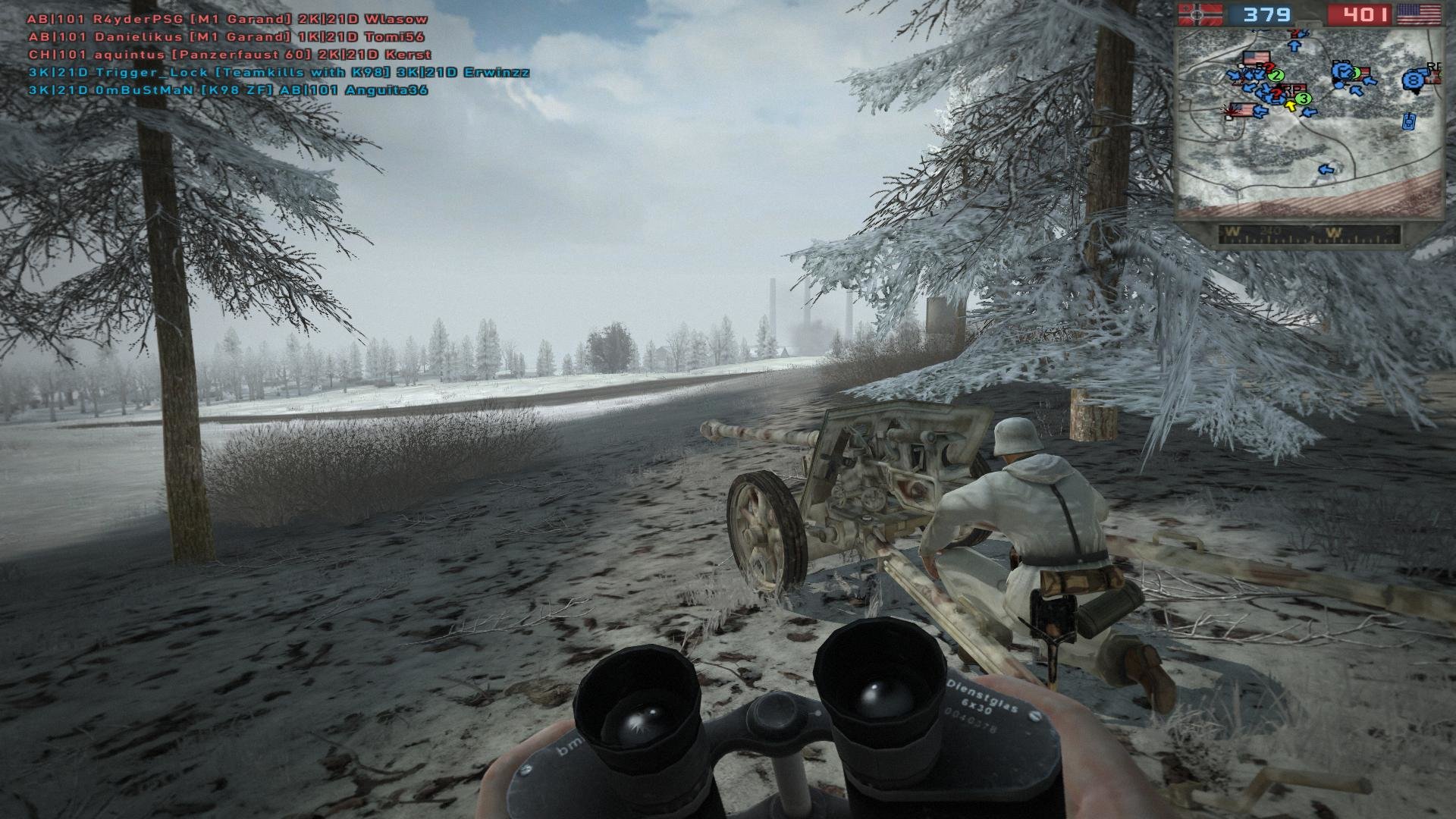Select the American team flag icon
This screenshot has width=1456, height=819.
[1419, 14]
